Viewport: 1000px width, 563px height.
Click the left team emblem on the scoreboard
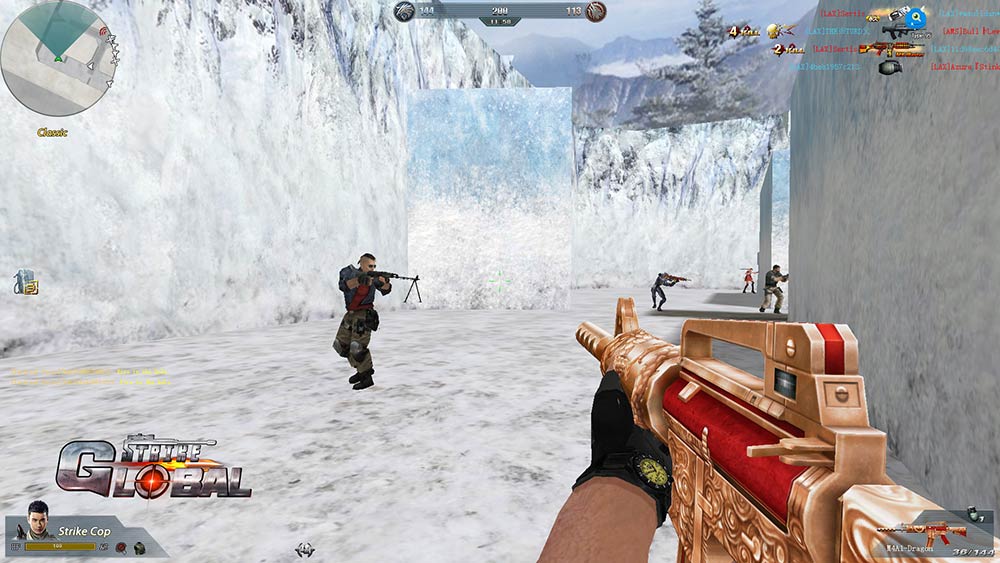[x=403, y=11]
